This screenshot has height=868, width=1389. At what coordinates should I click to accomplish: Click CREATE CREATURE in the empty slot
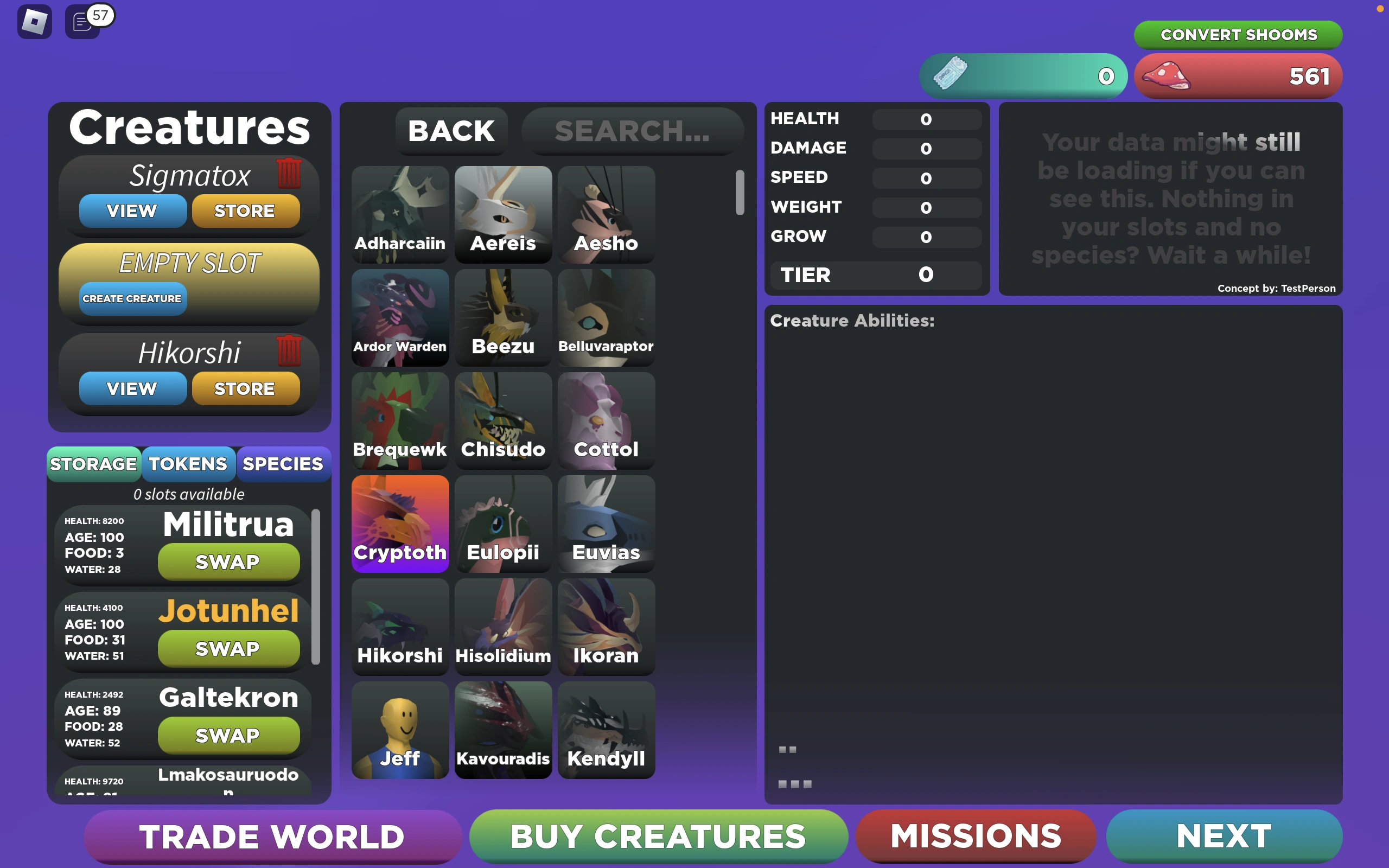click(x=132, y=298)
